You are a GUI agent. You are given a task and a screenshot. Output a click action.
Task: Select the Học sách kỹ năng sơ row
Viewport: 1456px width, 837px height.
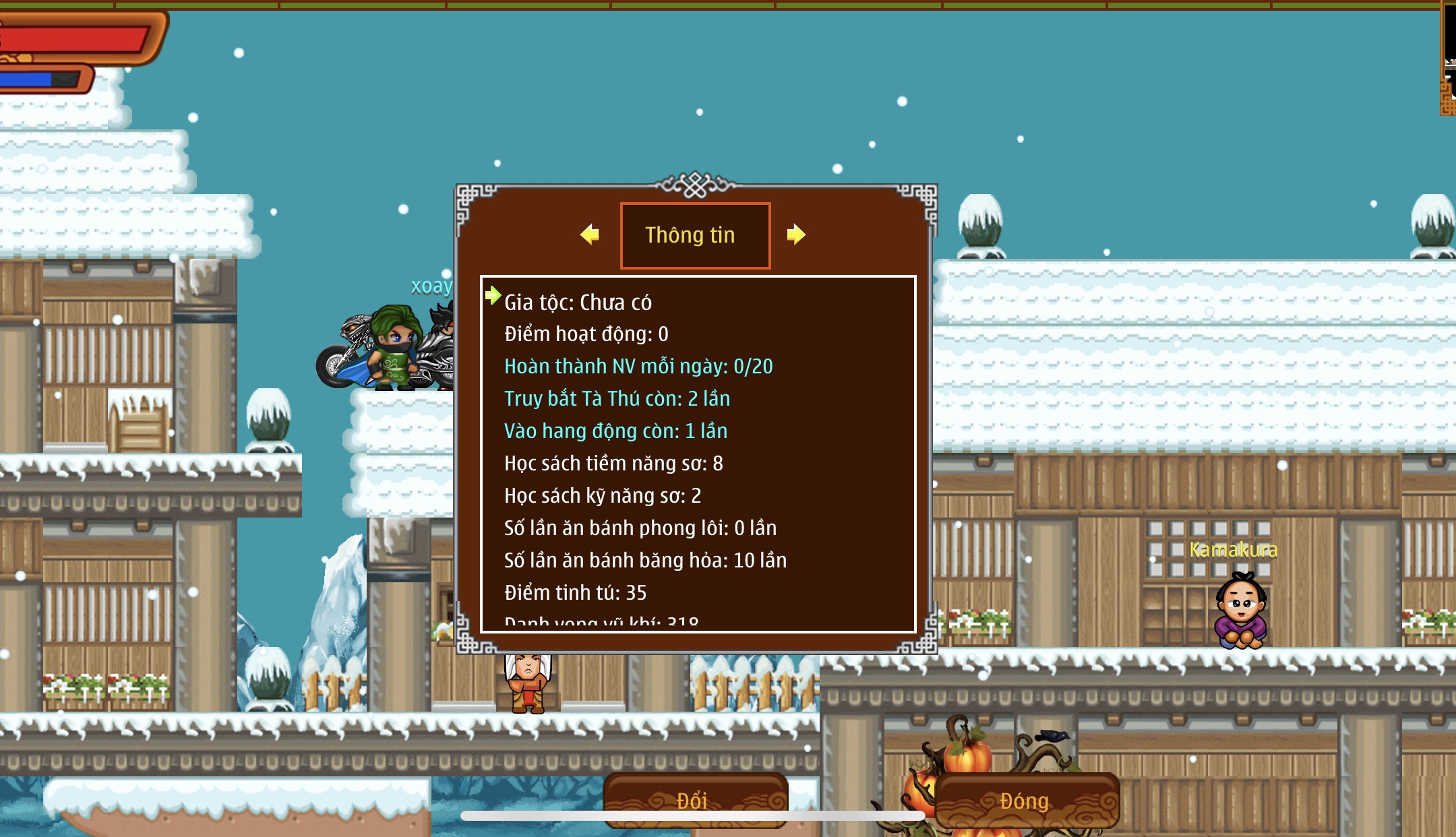603,496
